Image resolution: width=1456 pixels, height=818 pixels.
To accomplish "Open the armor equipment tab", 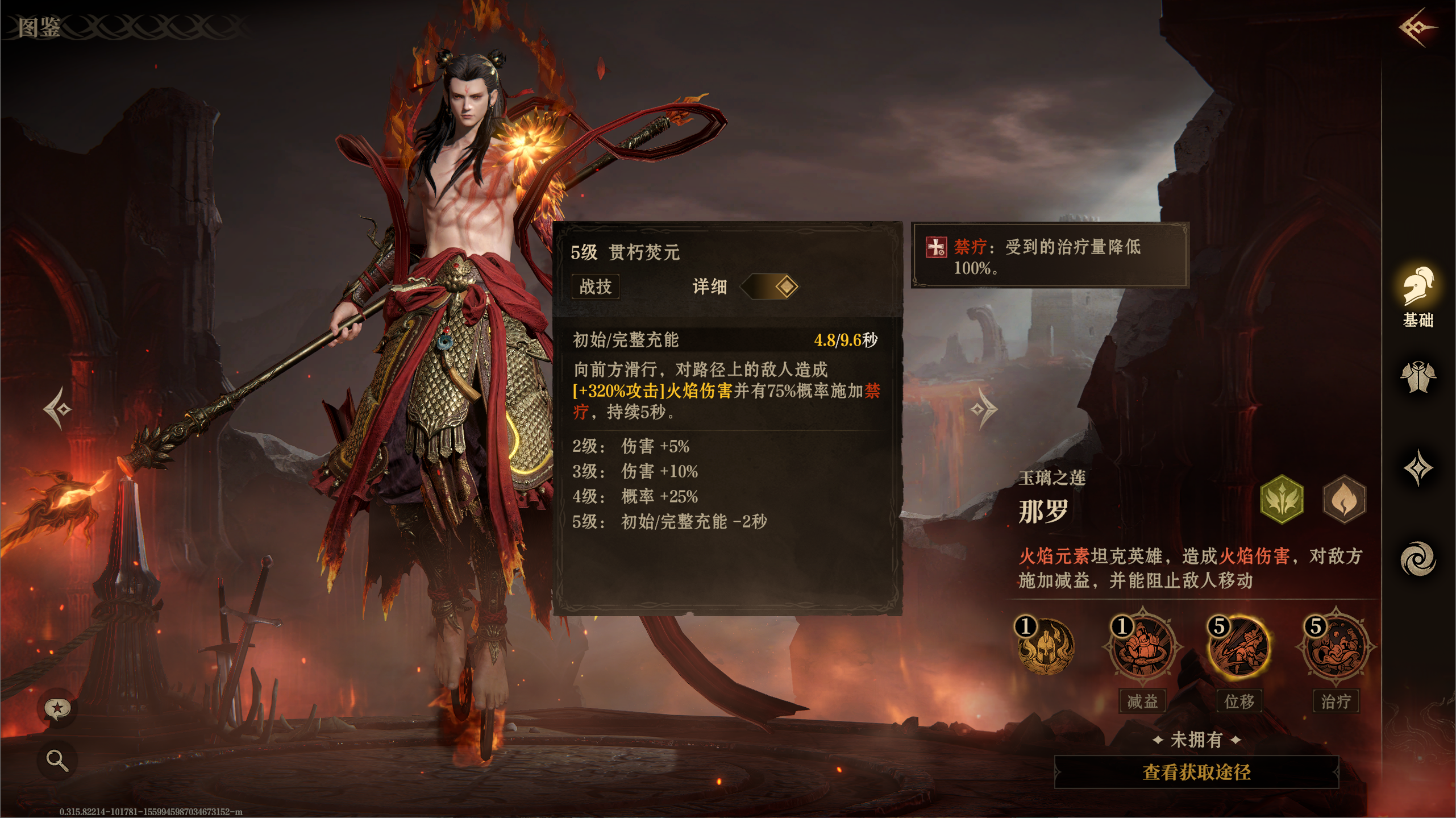I will 1417,377.
